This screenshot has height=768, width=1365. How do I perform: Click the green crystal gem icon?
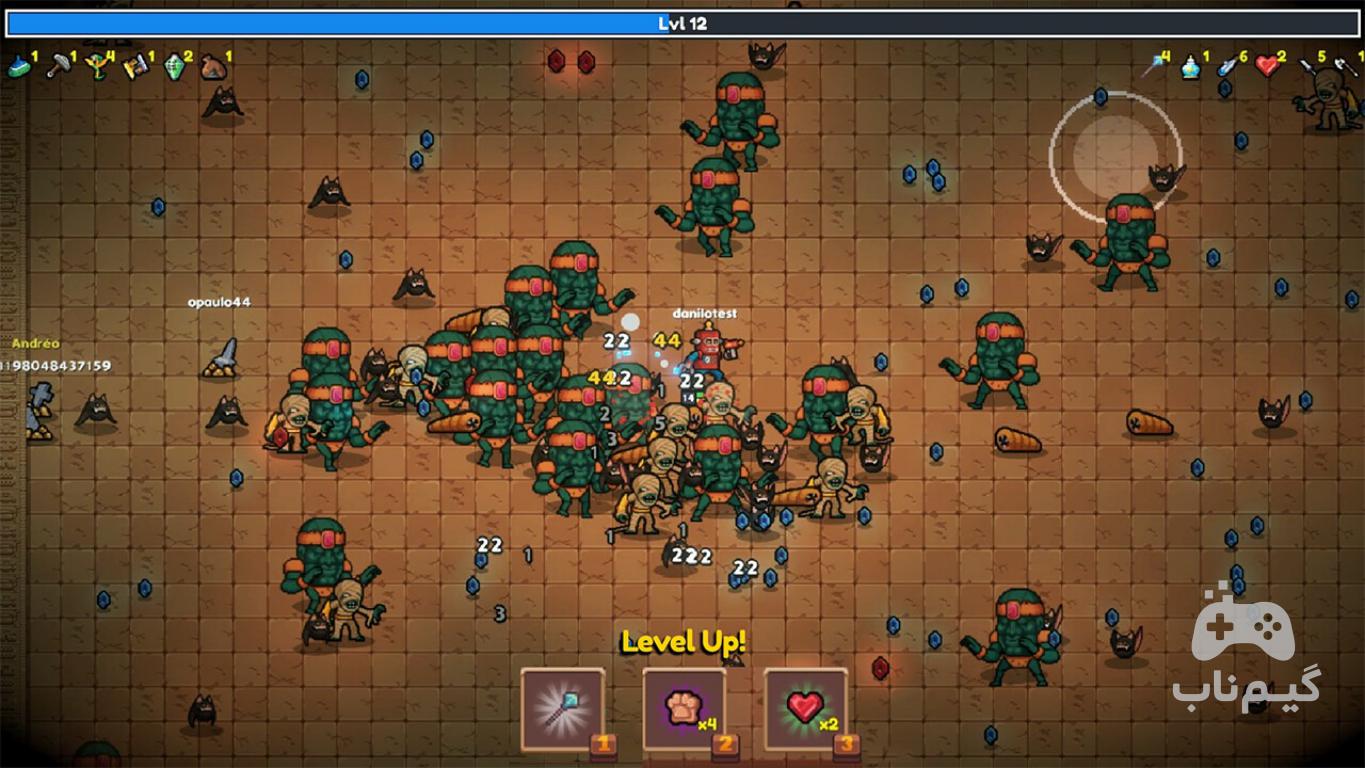tap(175, 67)
